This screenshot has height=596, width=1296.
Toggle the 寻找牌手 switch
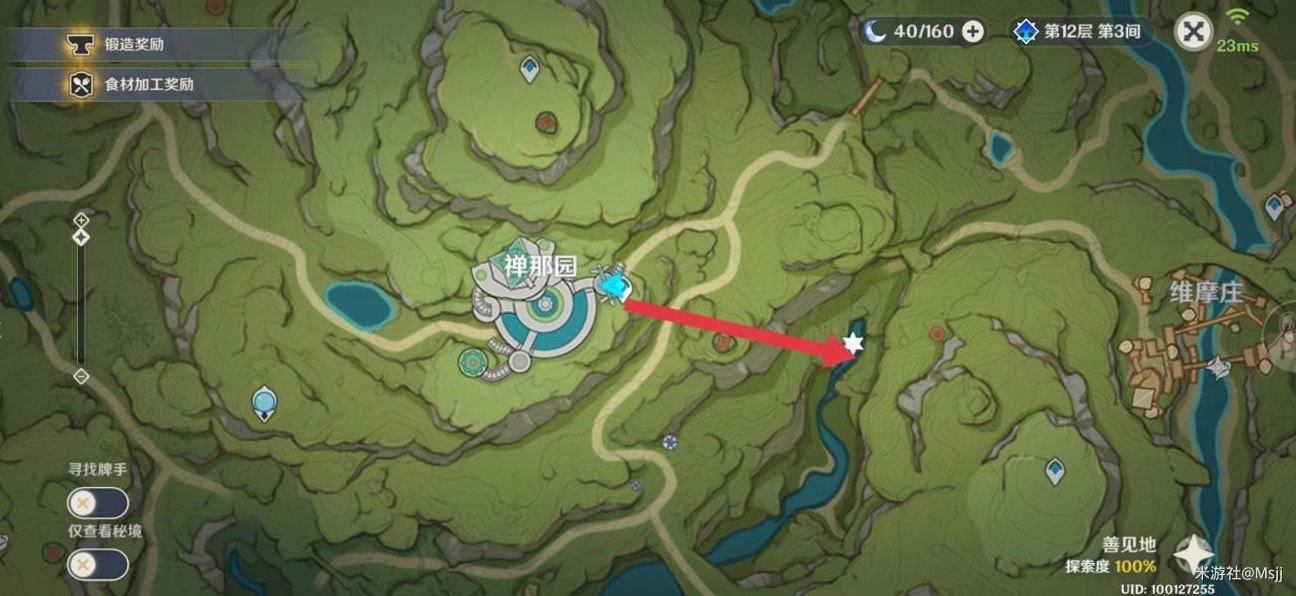97,503
